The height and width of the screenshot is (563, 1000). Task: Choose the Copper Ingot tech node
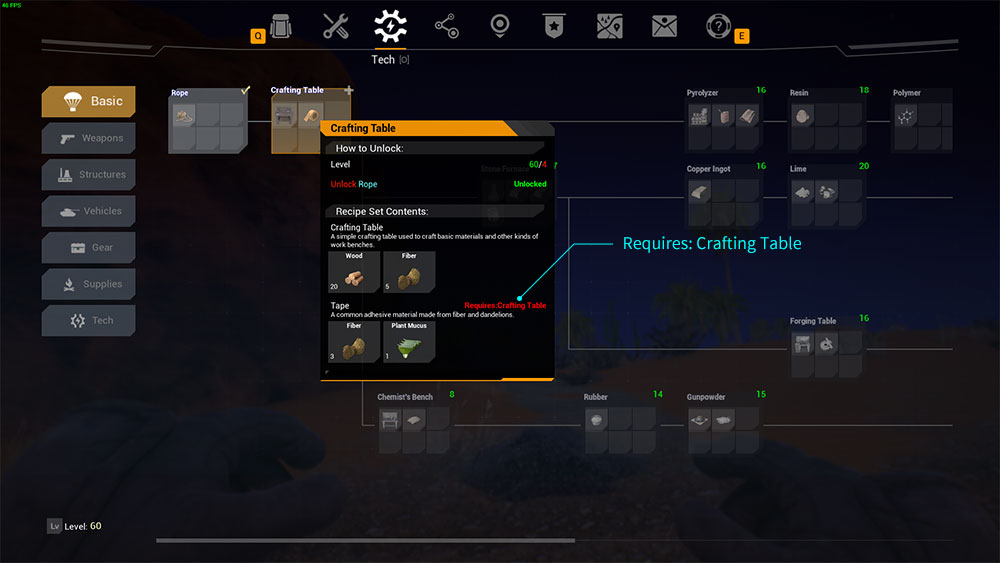[725, 195]
